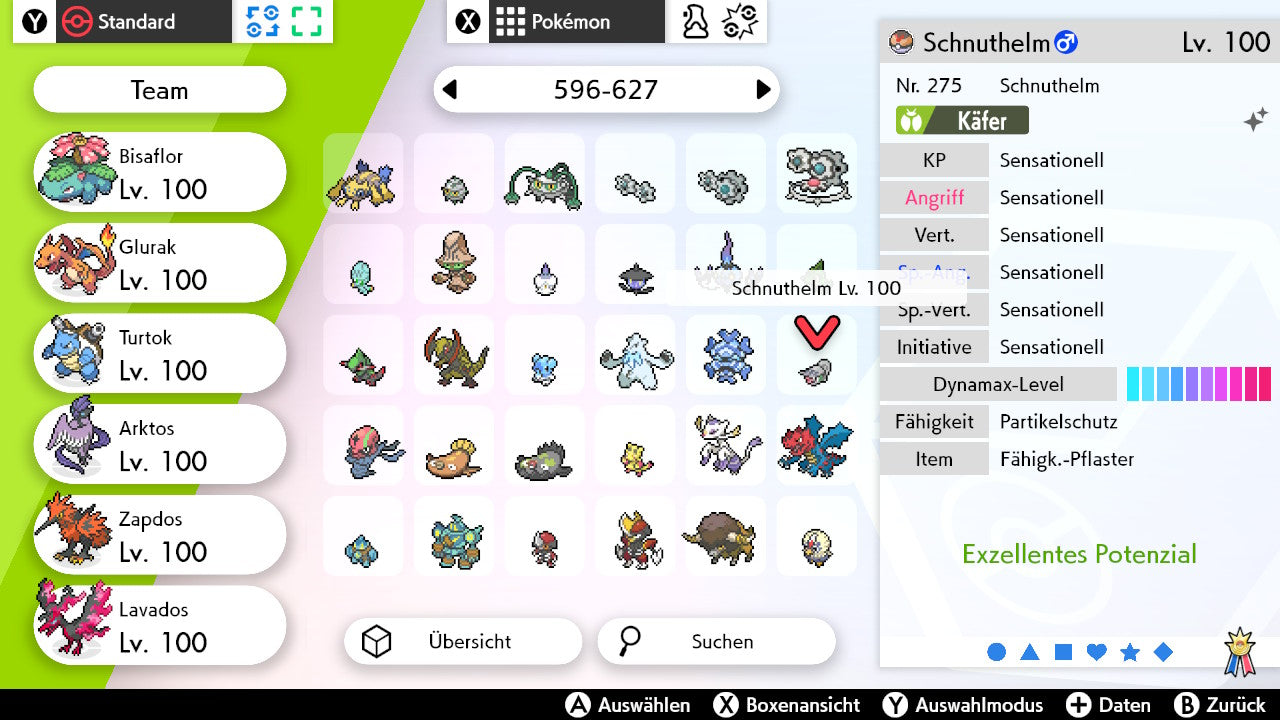Viewport: 1280px width, 720px height.
Task: Click the Poké Ball icon beside Schnuthelm's name
Action: click(901, 43)
